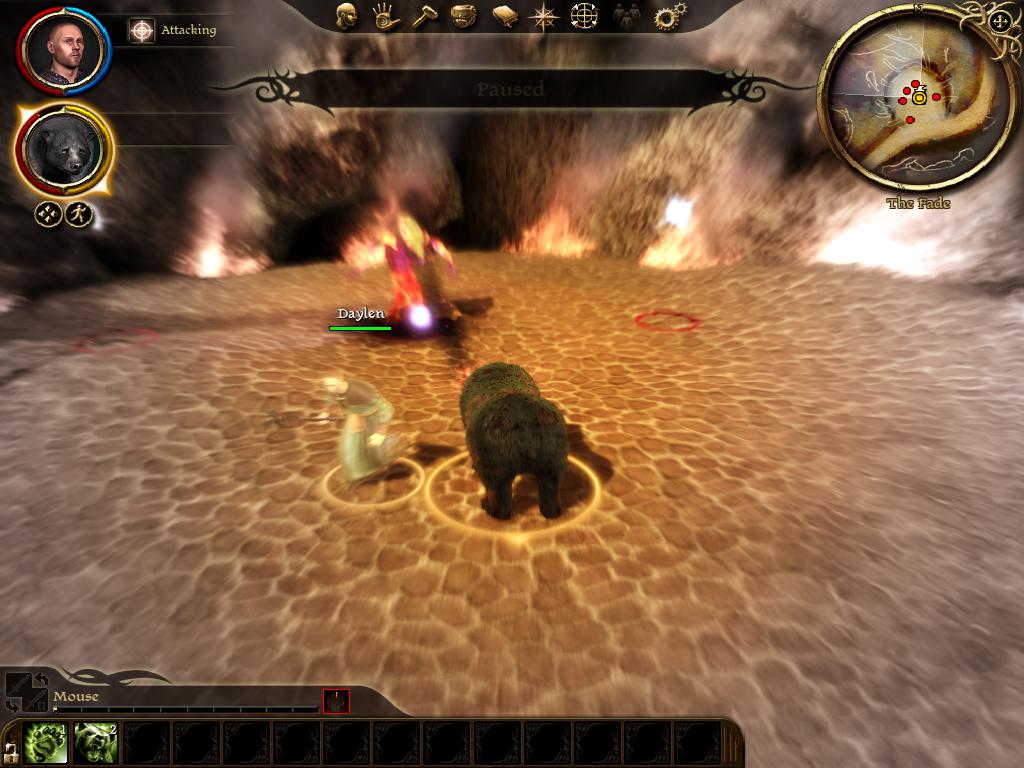Open the area map compass icon
Viewport: 1024px width, 768px height.
544,16
